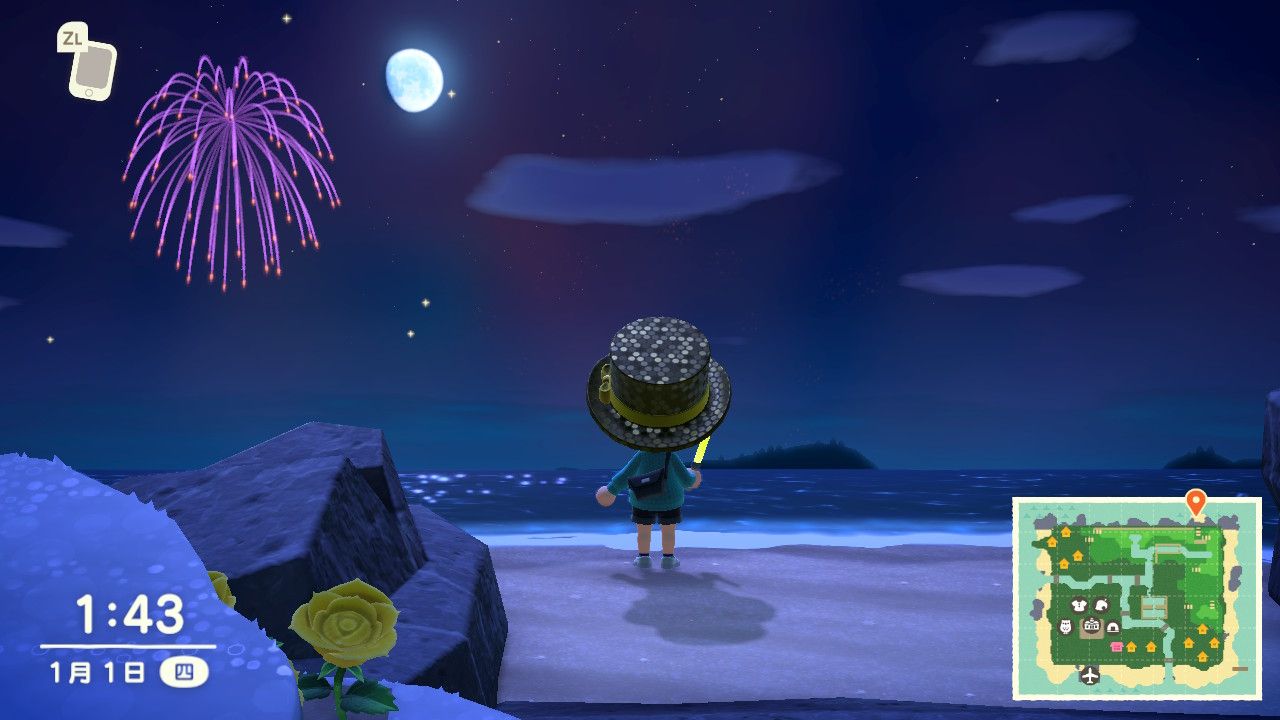The width and height of the screenshot is (1280, 720).
Task: Click the pink player house on the minimap
Action: (x=1116, y=647)
